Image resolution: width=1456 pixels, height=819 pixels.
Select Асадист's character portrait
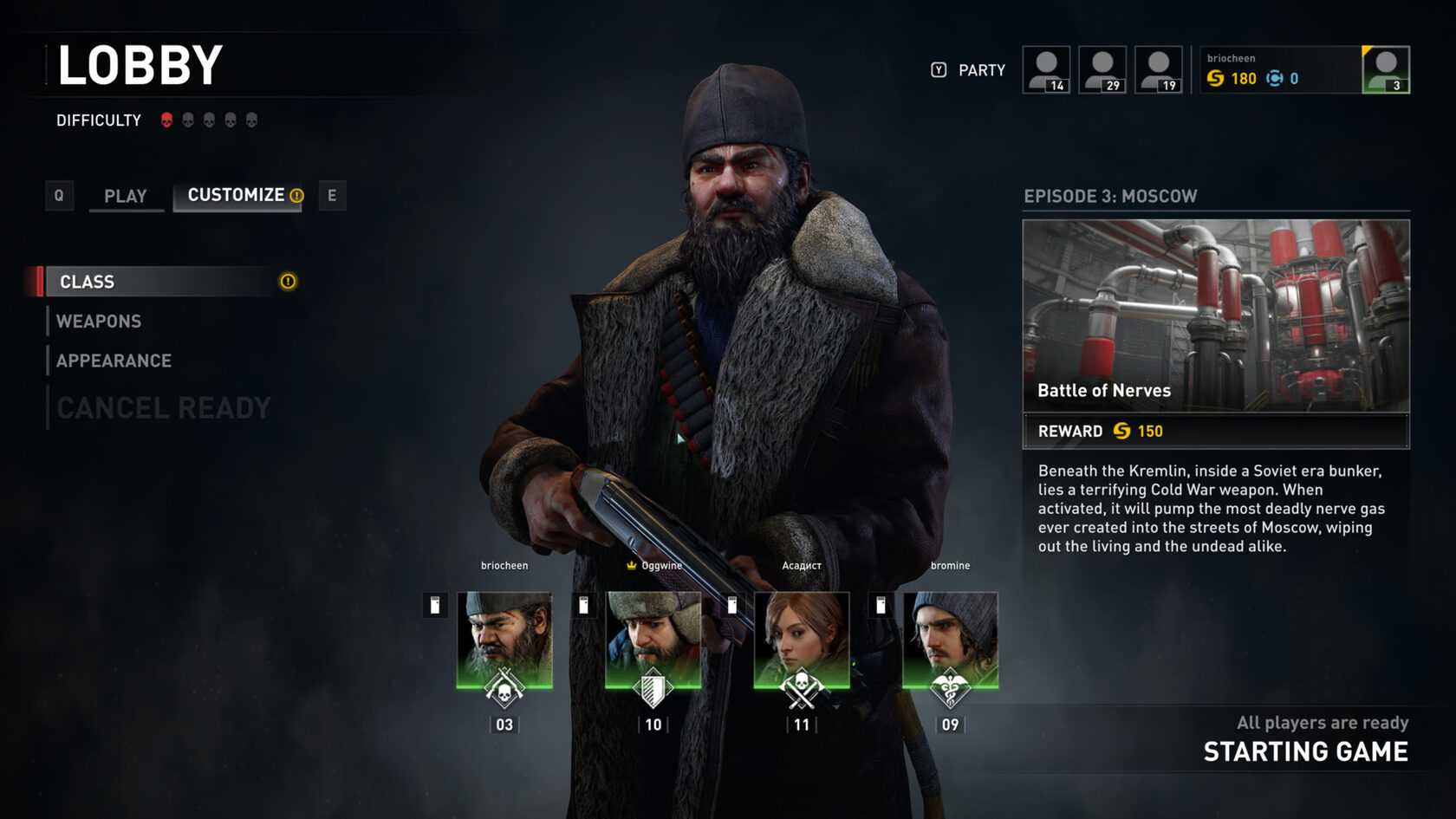tap(802, 640)
